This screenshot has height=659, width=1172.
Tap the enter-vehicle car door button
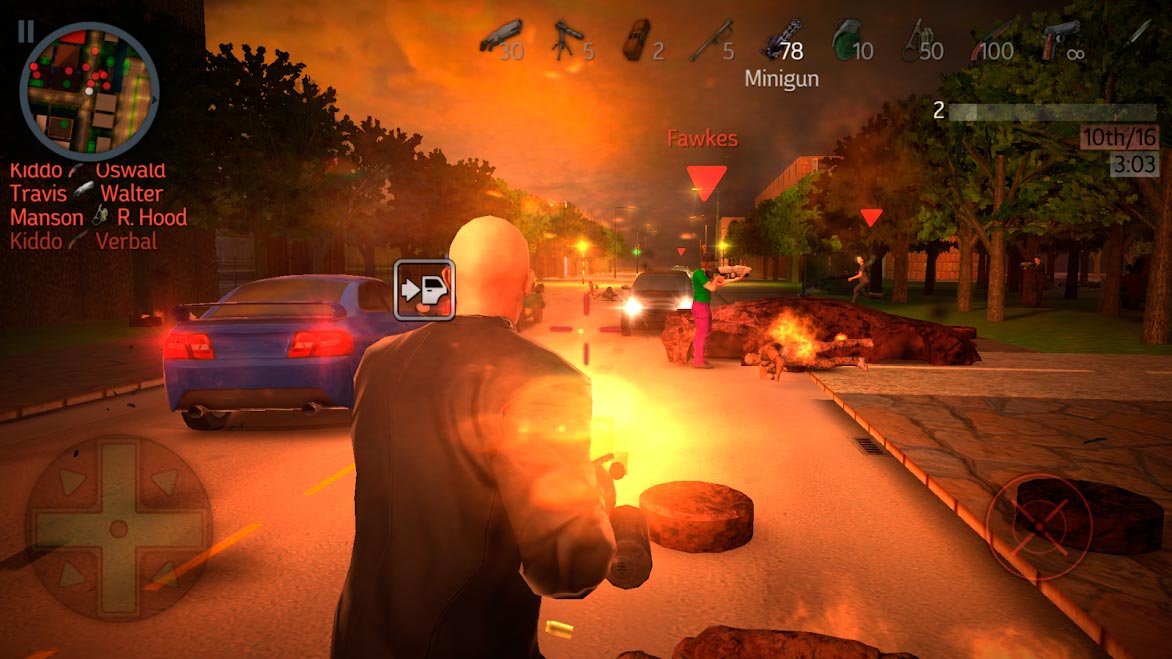424,290
